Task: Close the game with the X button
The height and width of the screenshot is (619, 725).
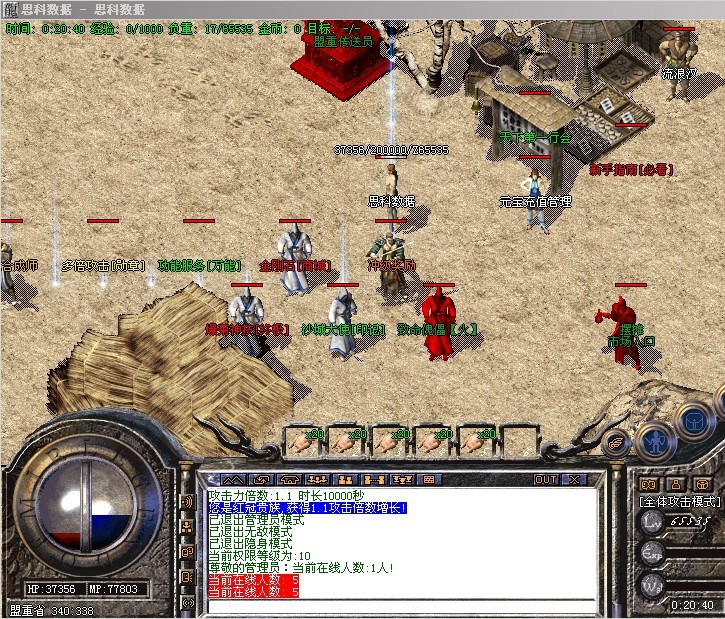Action: tap(575, 480)
